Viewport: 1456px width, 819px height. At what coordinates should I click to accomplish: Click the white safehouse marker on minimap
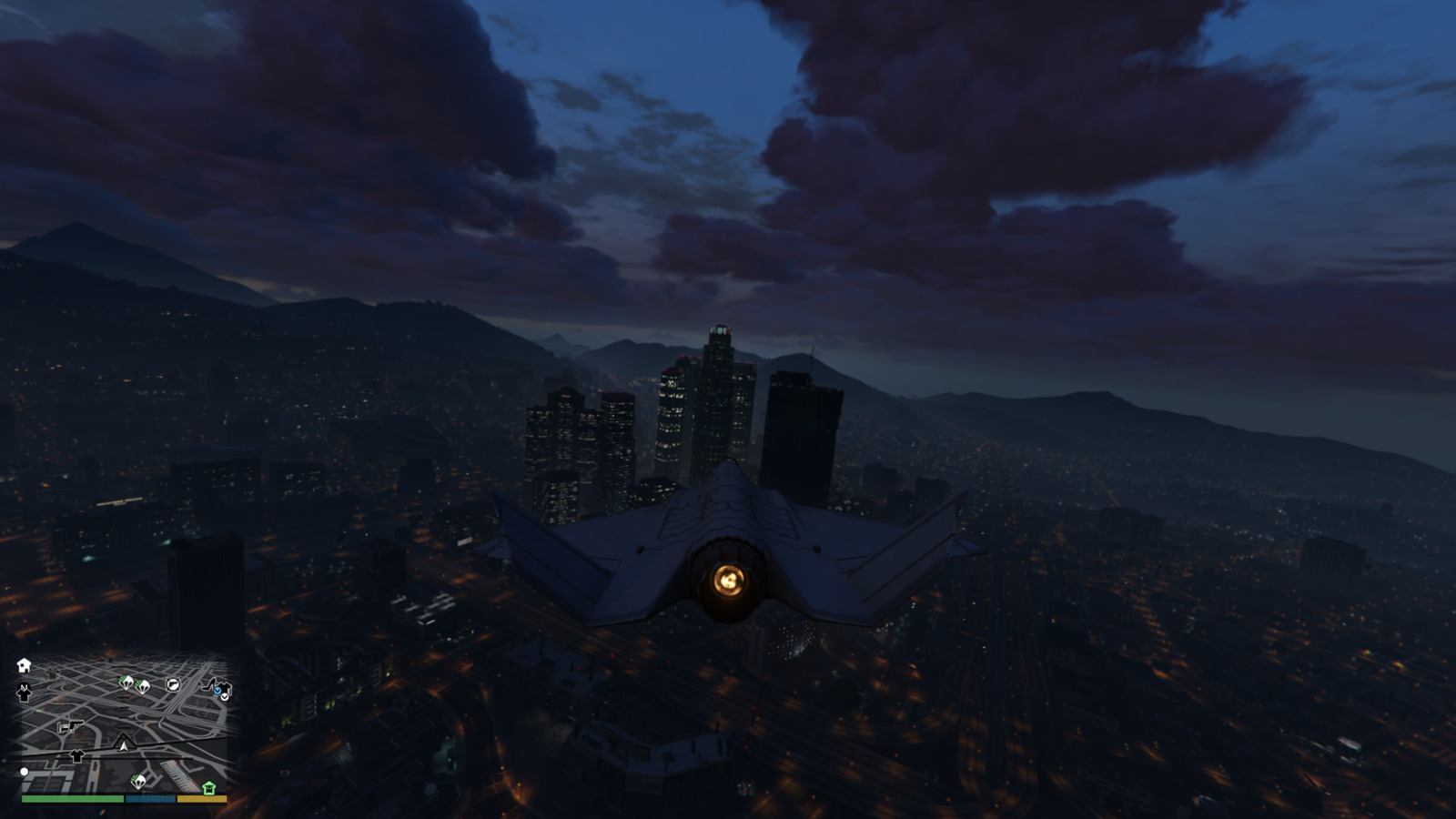pos(24,665)
